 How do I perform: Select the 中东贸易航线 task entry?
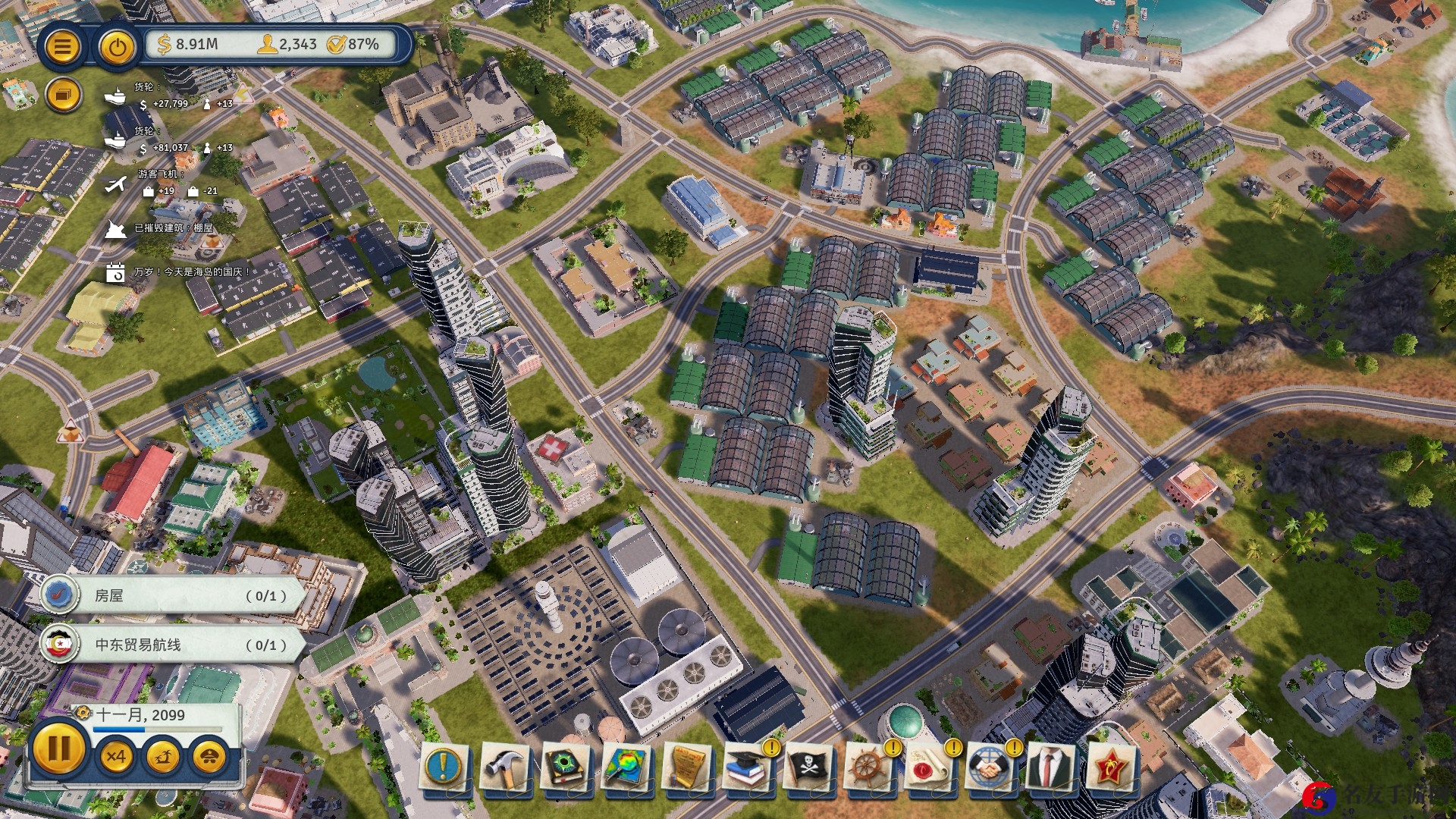pos(174,645)
